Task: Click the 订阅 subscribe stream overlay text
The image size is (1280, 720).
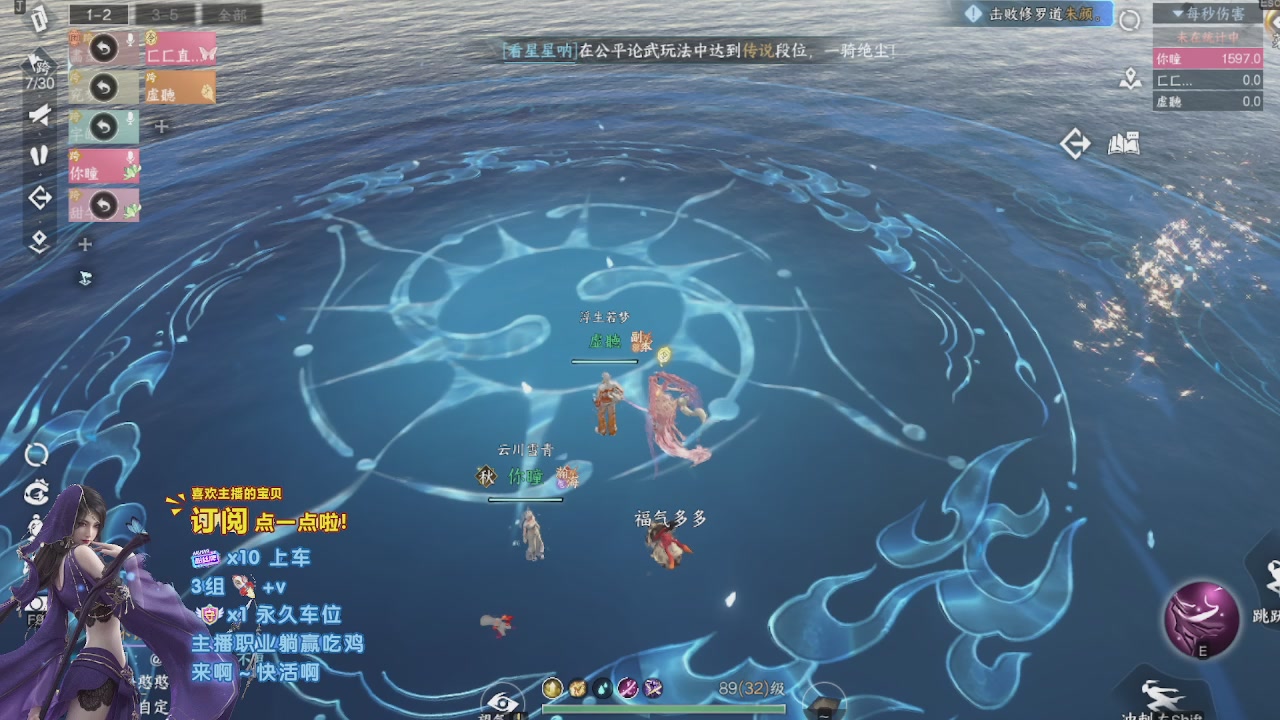Action: tap(219, 521)
